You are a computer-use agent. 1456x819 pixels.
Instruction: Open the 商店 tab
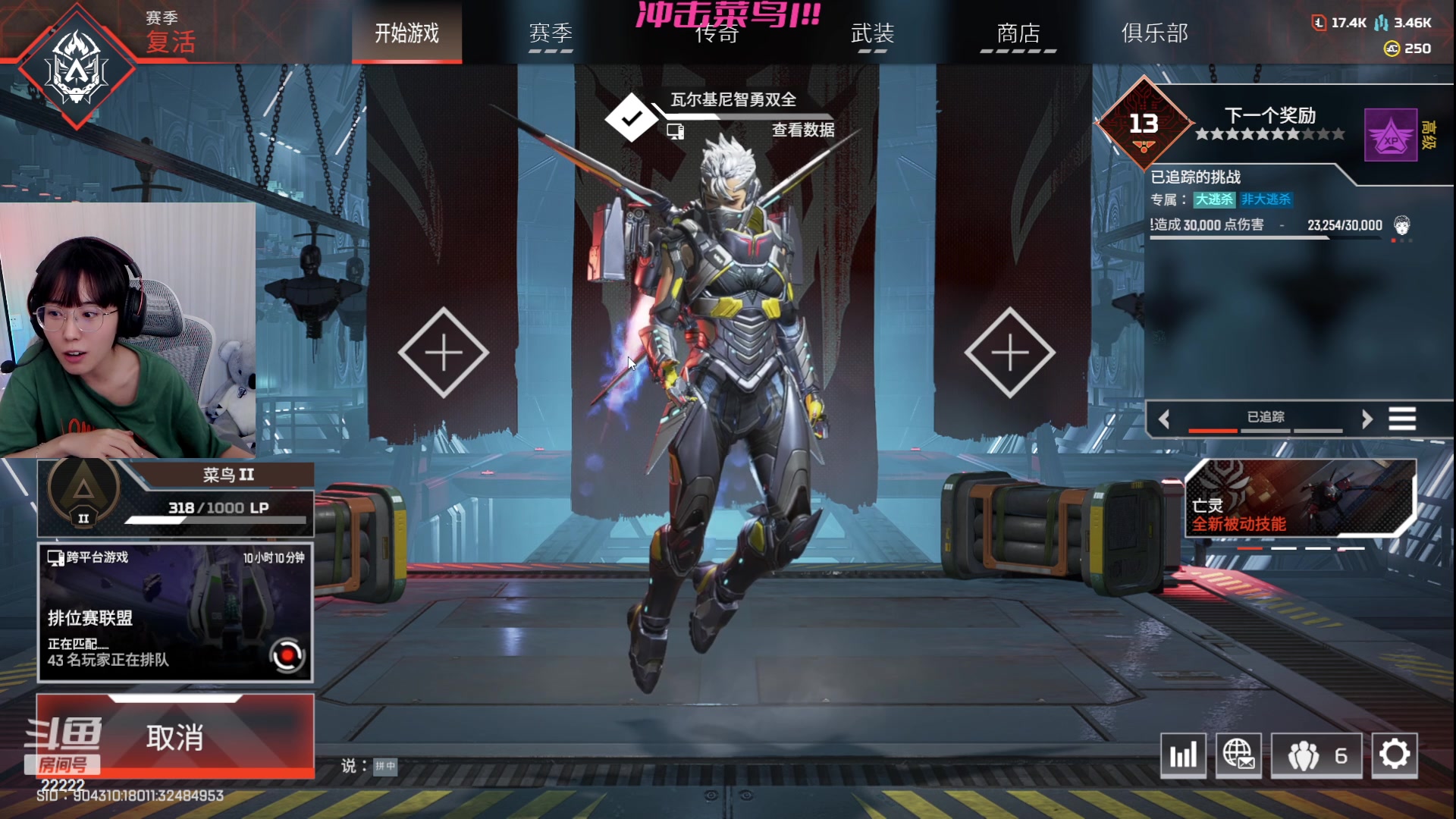(1018, 33)
